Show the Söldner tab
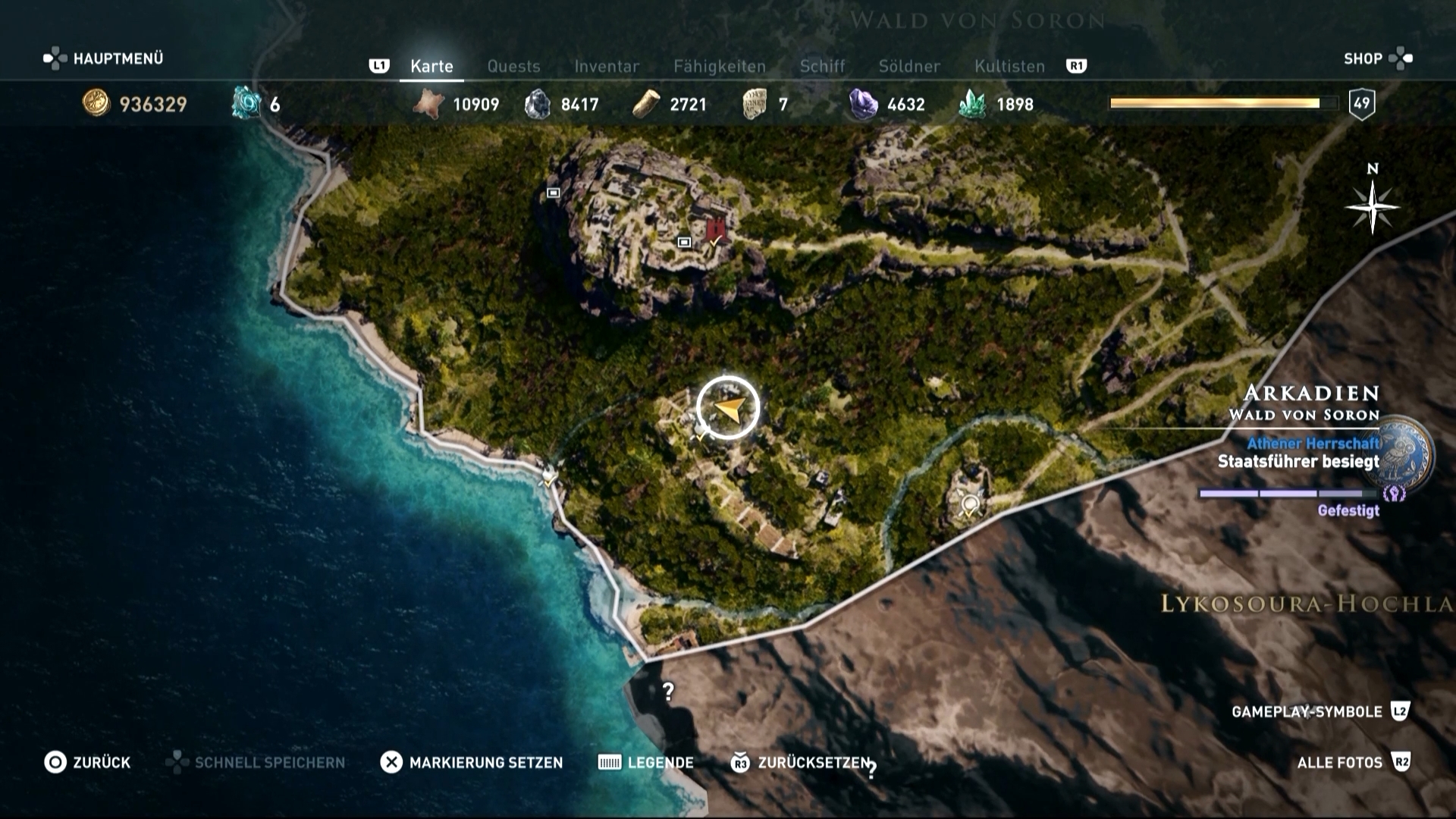The image size is (1456, 819). (909, 67)
